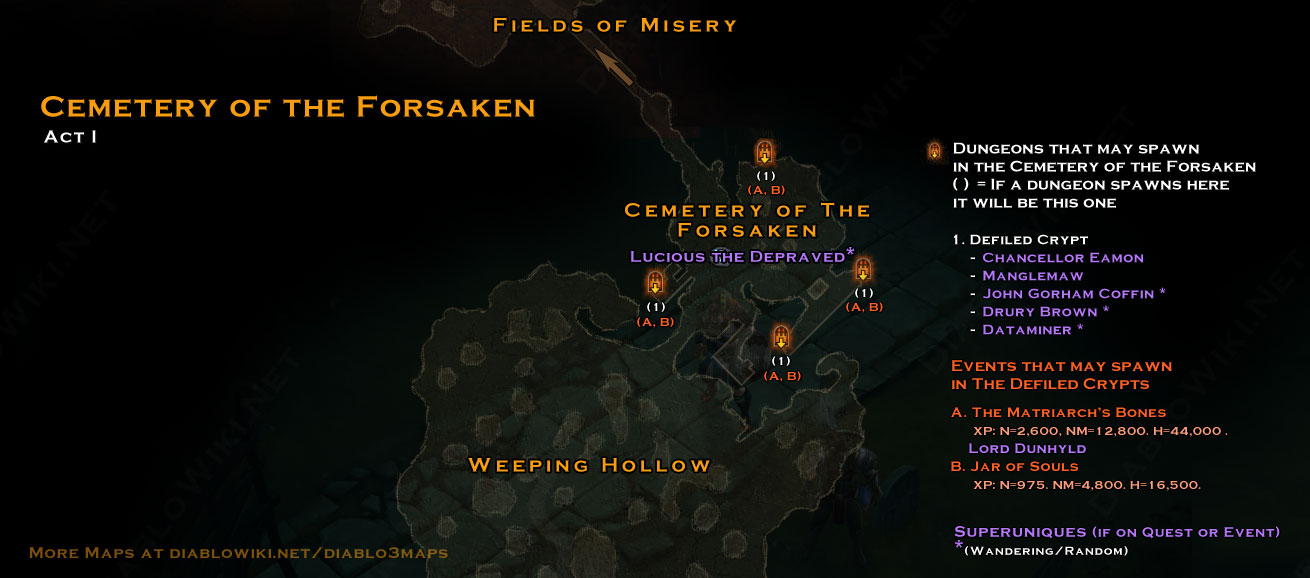Choose Manglemaw in the Defiled Crypt list

tap(1033, 276)
